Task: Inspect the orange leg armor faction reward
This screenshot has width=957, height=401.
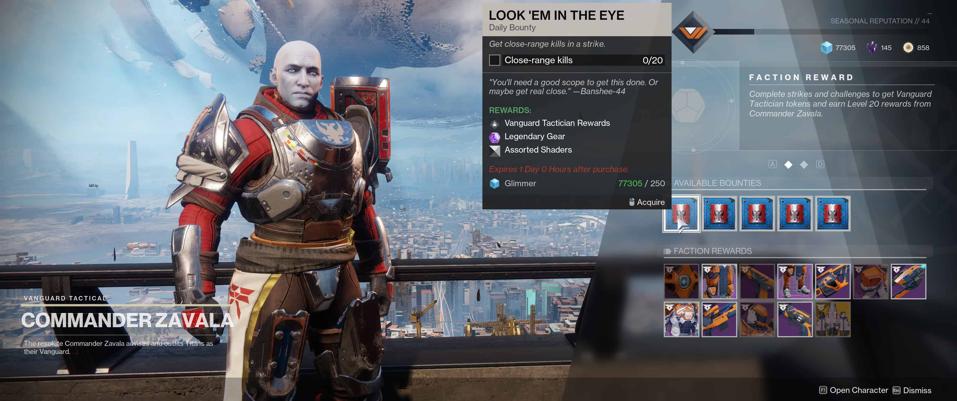Action: coord(795,282)
